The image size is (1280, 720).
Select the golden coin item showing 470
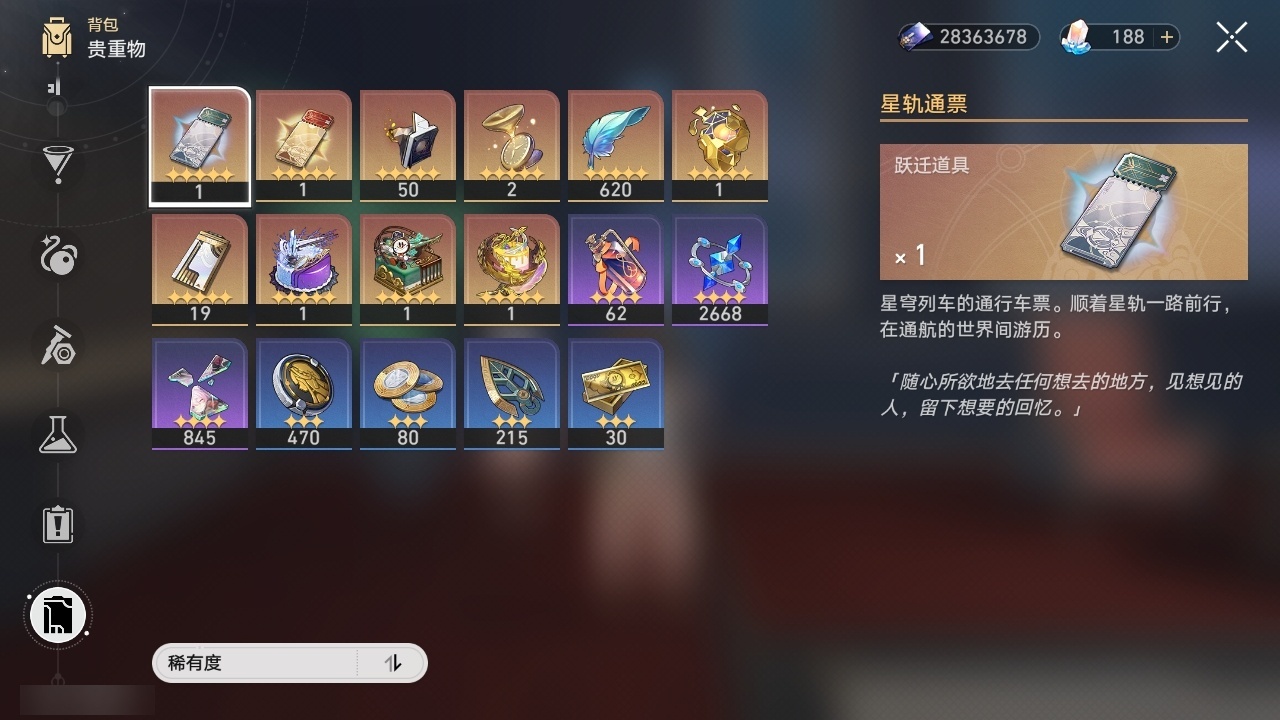tap(303, 387)
